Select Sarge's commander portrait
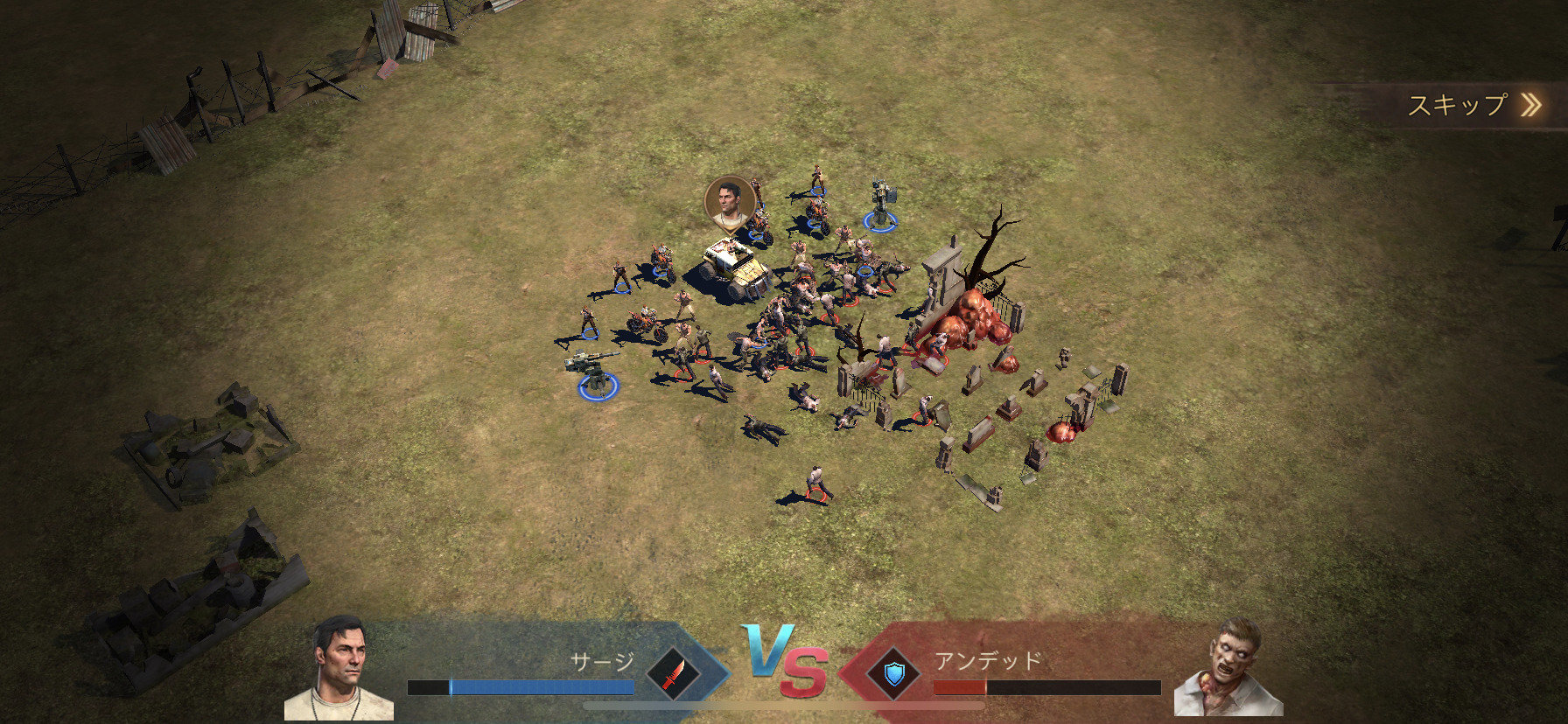Image resolution: width=1568 pixels, height=724 pixels. pos(339,670)
